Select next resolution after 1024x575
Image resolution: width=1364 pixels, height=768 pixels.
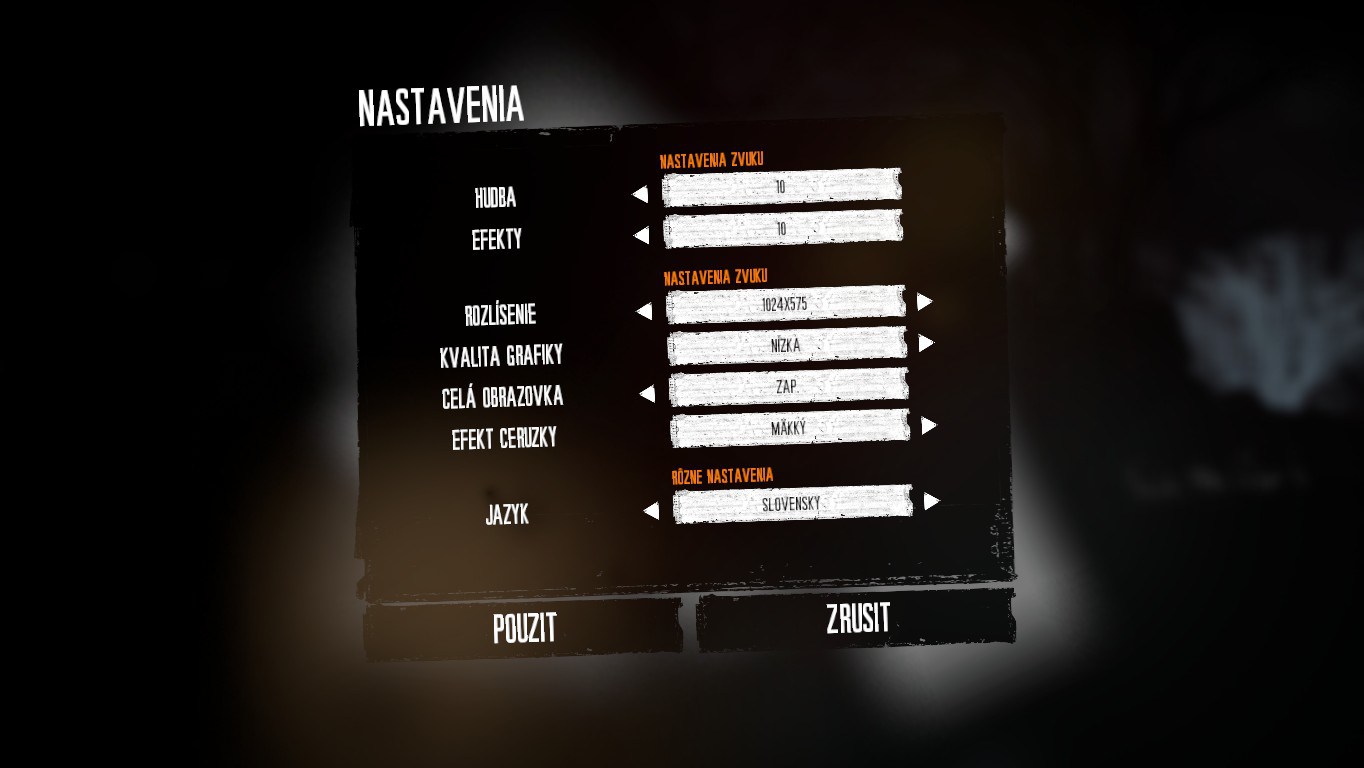925,301
